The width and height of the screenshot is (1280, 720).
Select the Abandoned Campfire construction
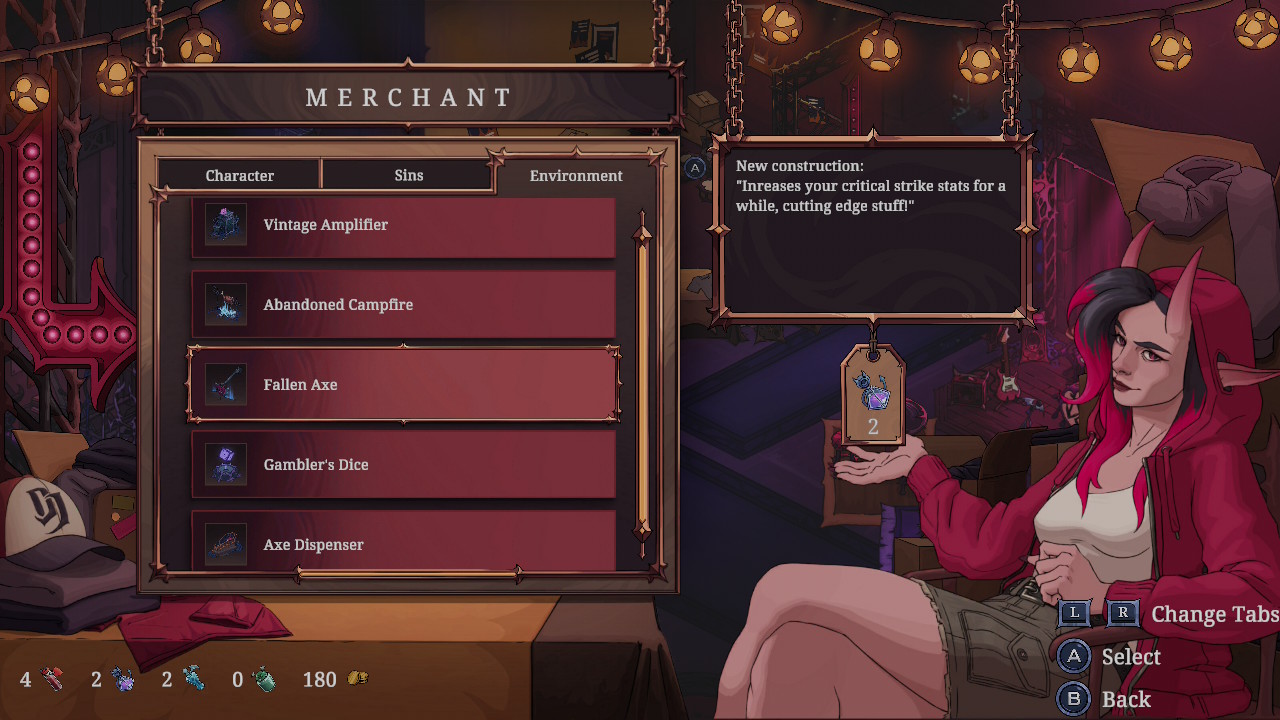[x=403, y=305]
